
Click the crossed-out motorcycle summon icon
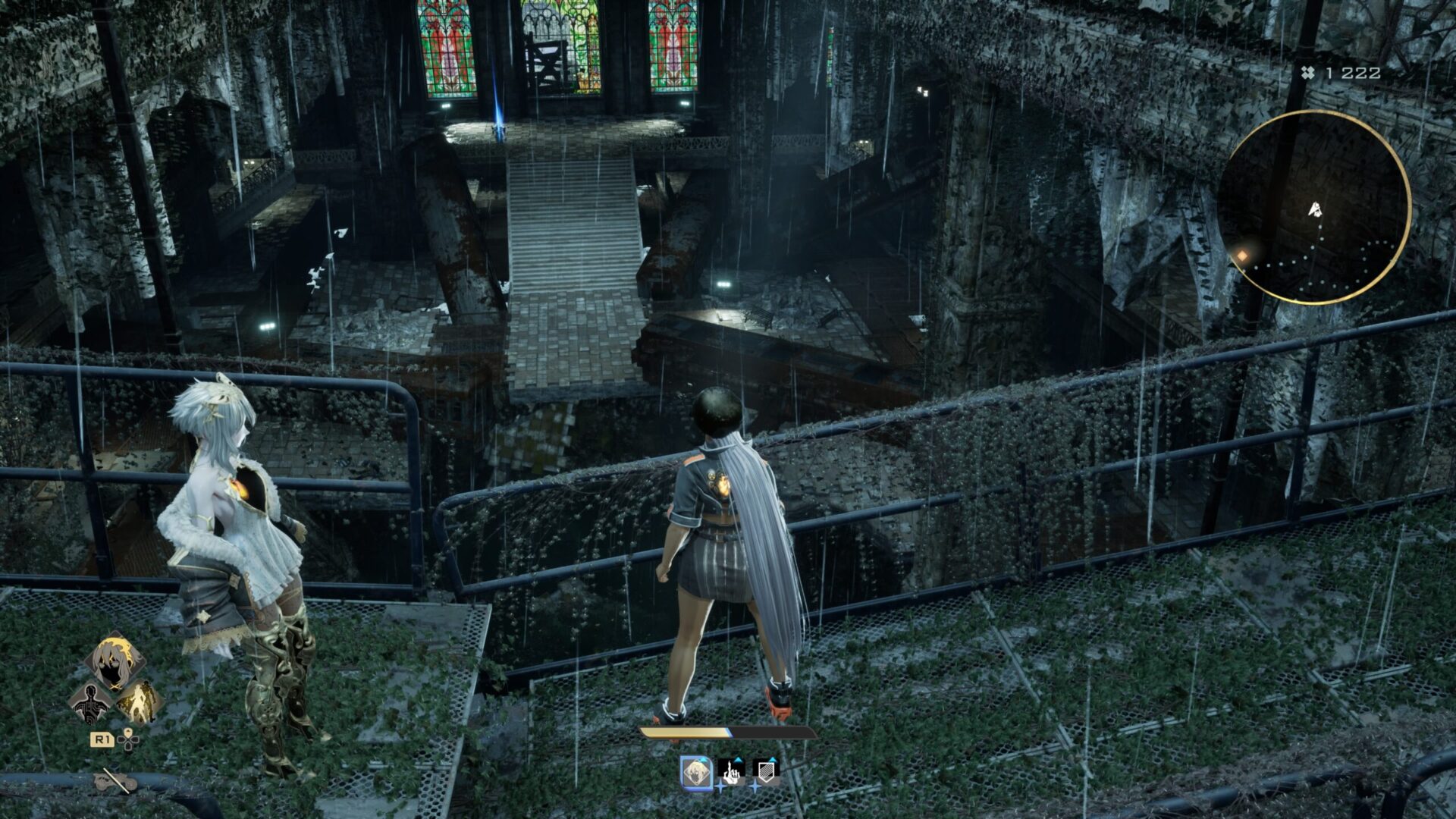click(x=115, y=781)
